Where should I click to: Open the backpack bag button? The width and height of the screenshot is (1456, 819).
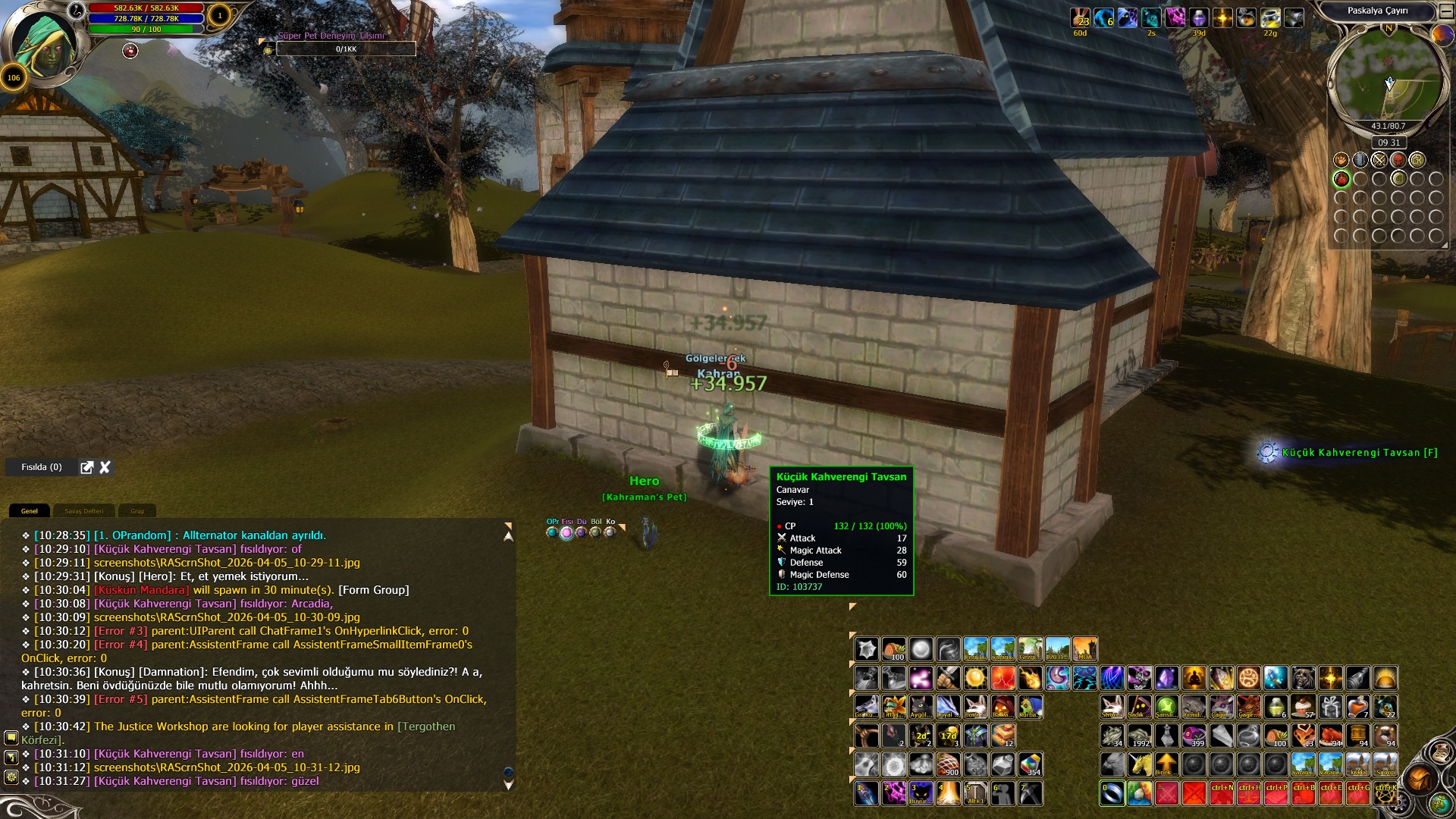tap(1420, 779)
